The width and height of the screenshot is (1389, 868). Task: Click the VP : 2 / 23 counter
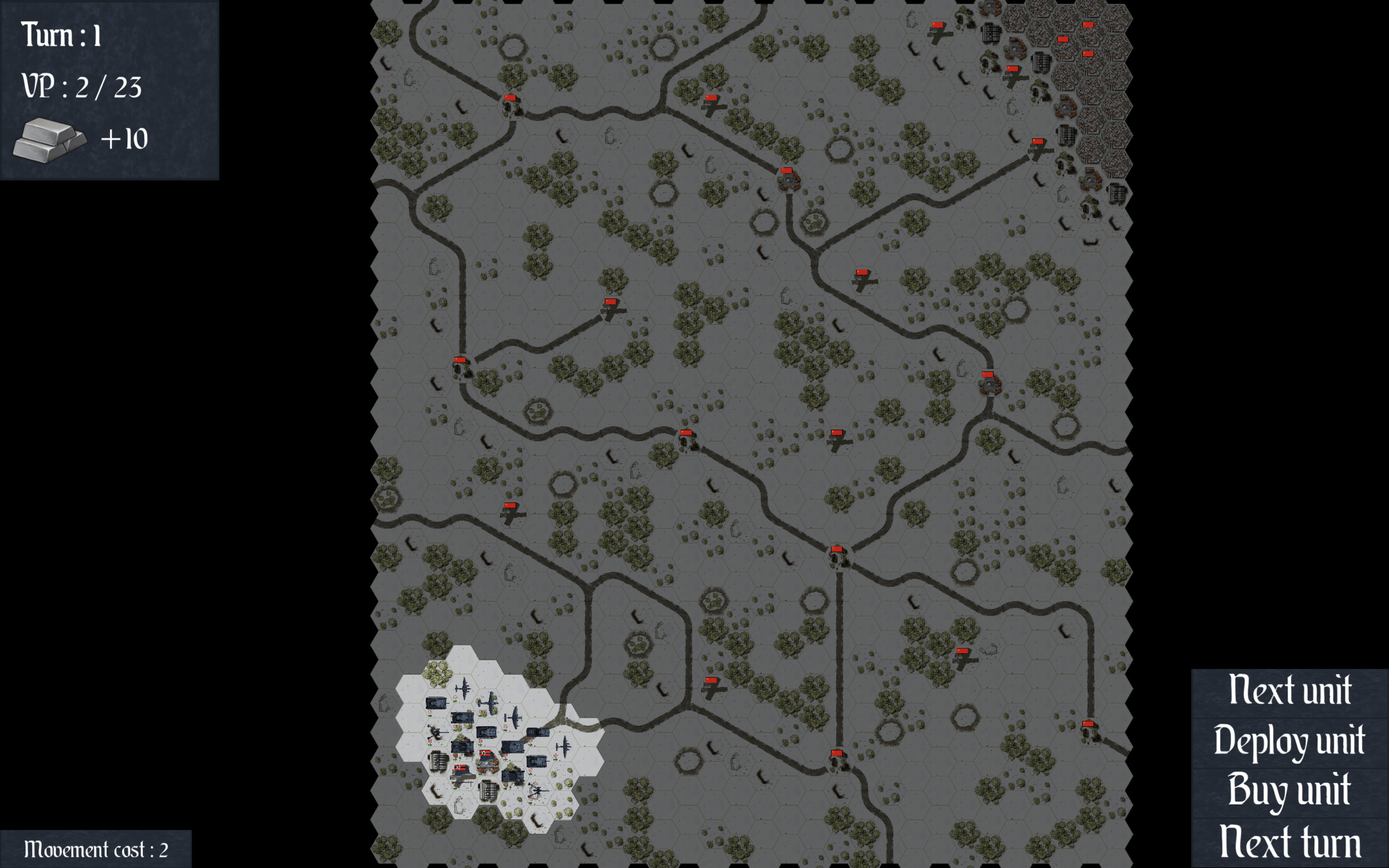[x=82, y=87]
